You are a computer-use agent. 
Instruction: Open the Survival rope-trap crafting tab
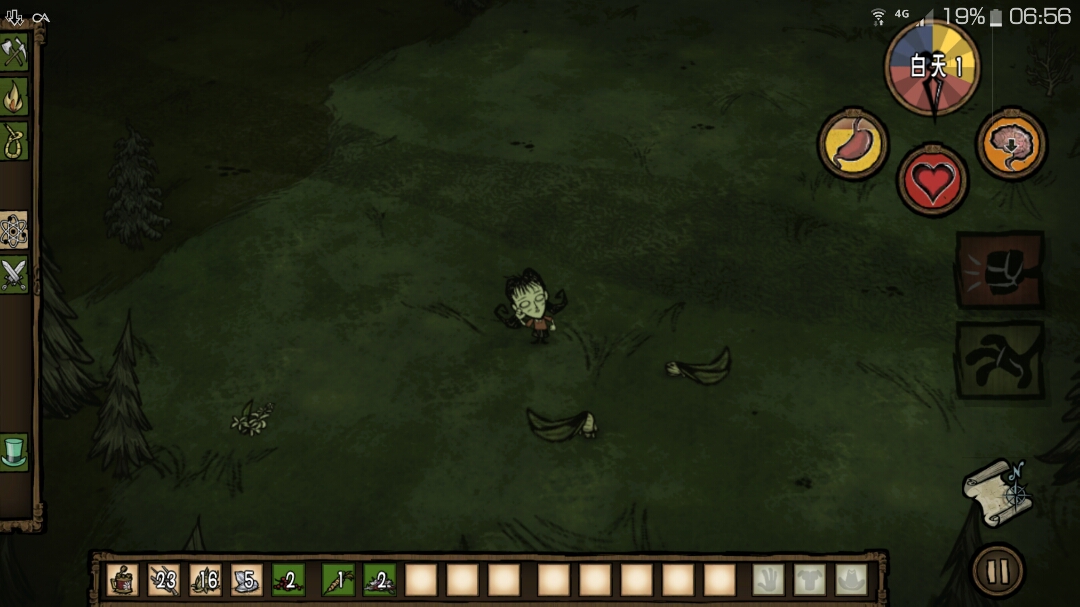(x=14, y=141)
